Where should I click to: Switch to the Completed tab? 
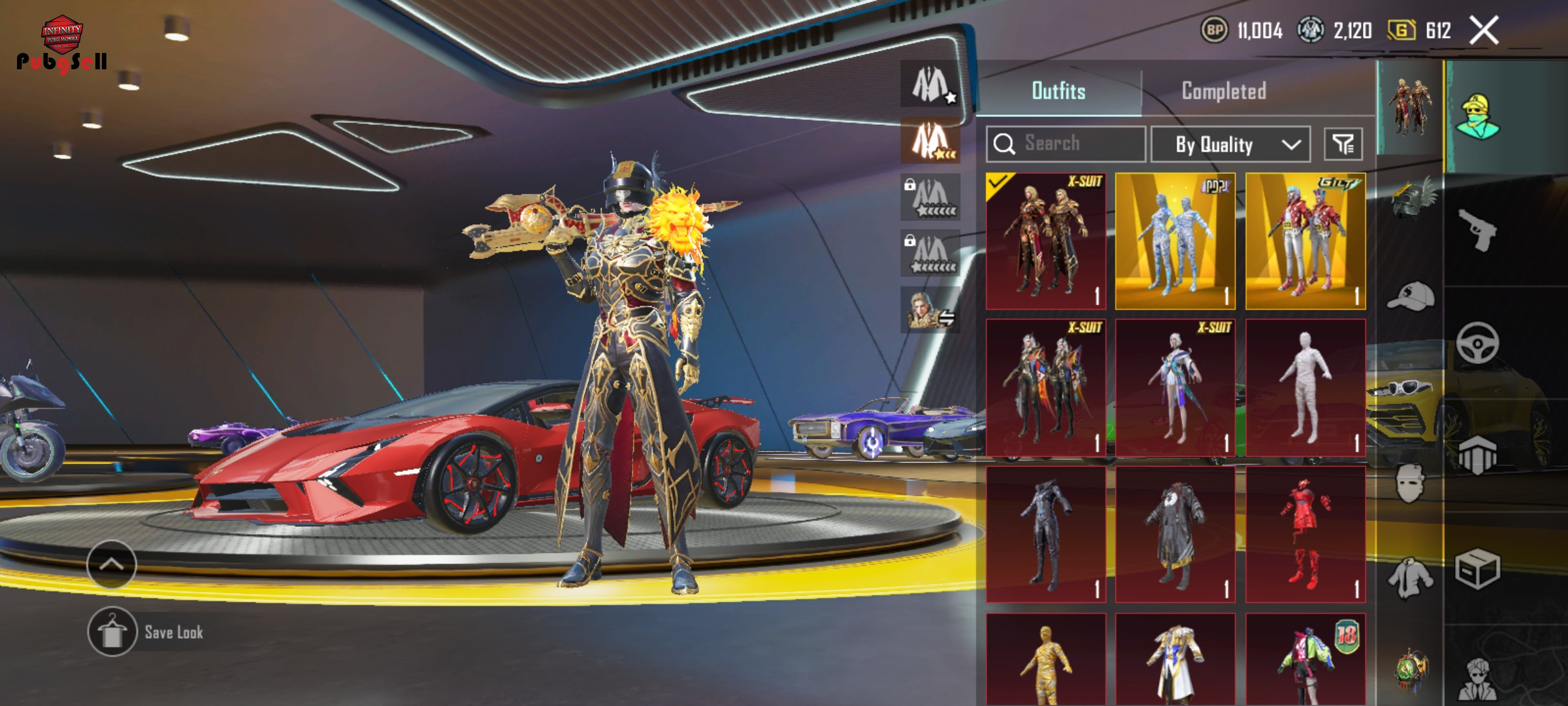pyautogui.click(x=1224, y=91)
